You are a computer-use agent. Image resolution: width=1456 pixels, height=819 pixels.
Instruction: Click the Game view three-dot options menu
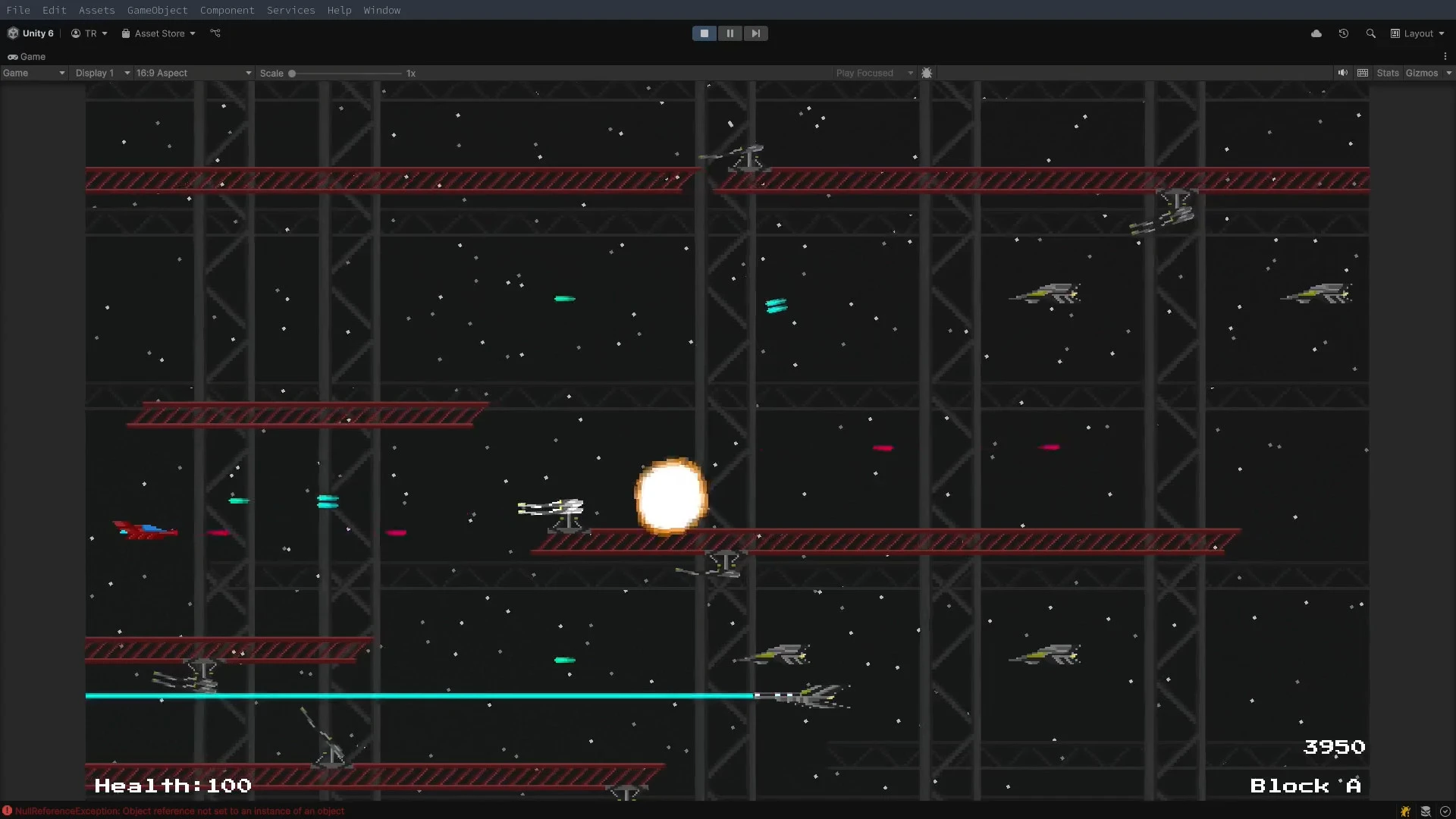[x=1446, y=56]
